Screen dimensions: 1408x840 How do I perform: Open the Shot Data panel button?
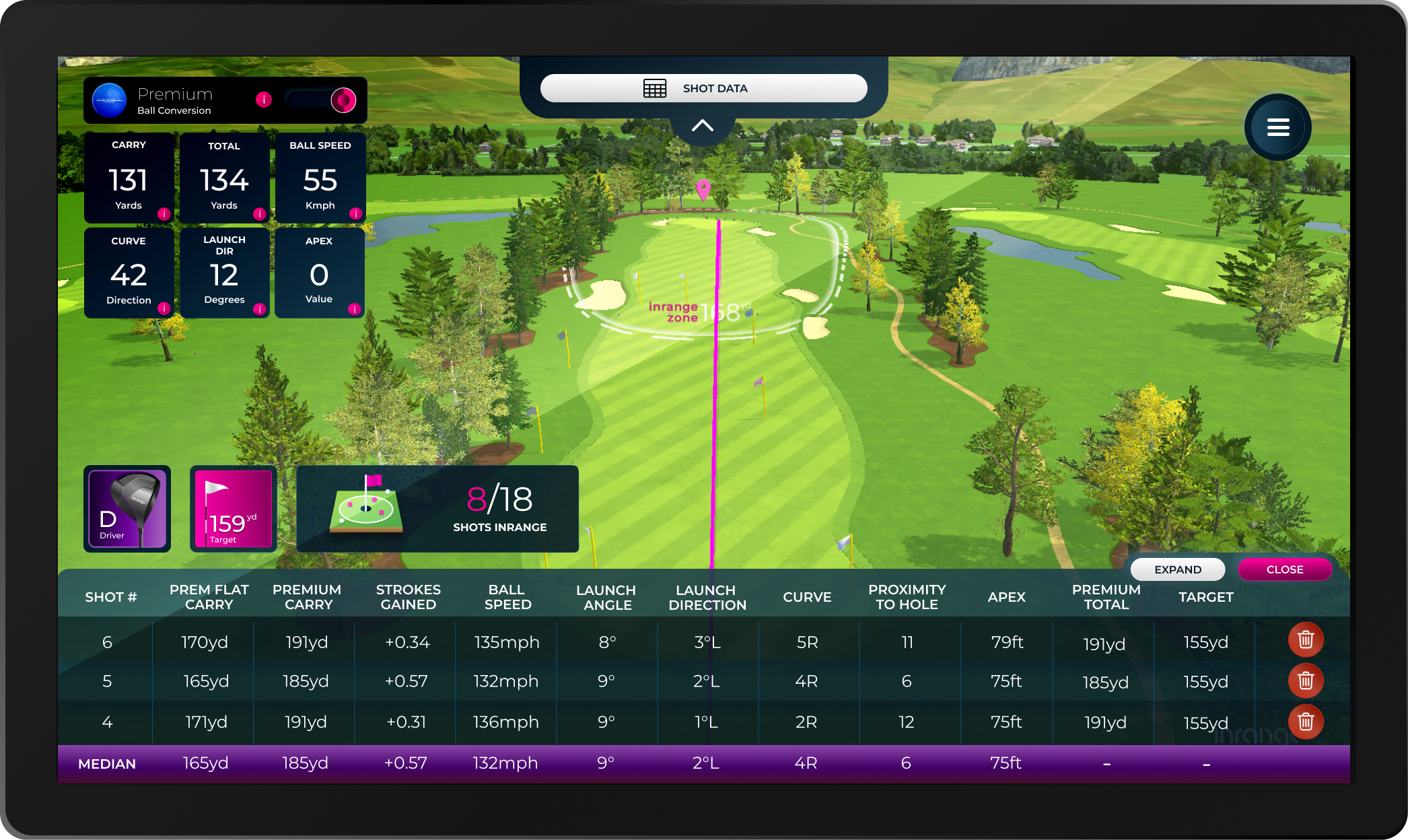point(703,88)
